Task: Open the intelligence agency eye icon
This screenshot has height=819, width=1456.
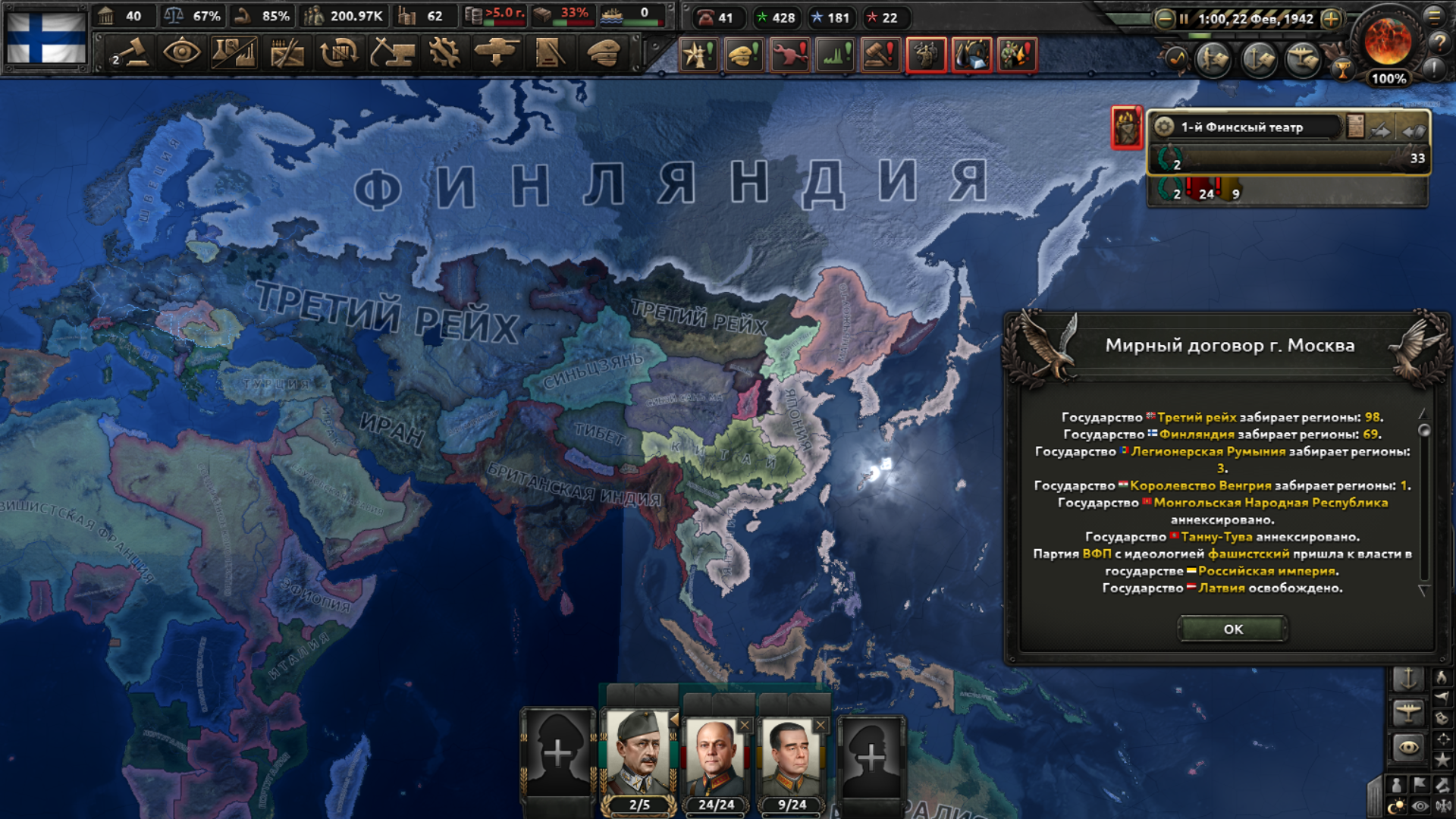Action: coord(182,53)
